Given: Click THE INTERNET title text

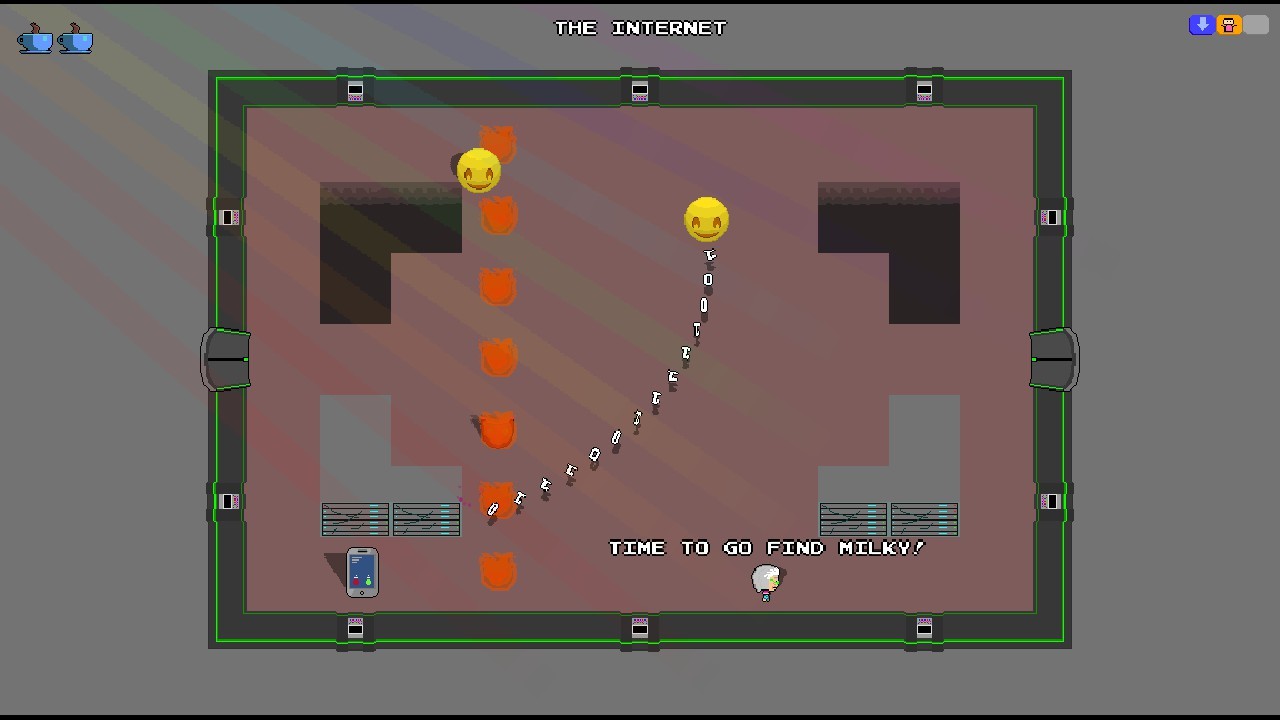Looking at the screenshot, I should [639, 27].
